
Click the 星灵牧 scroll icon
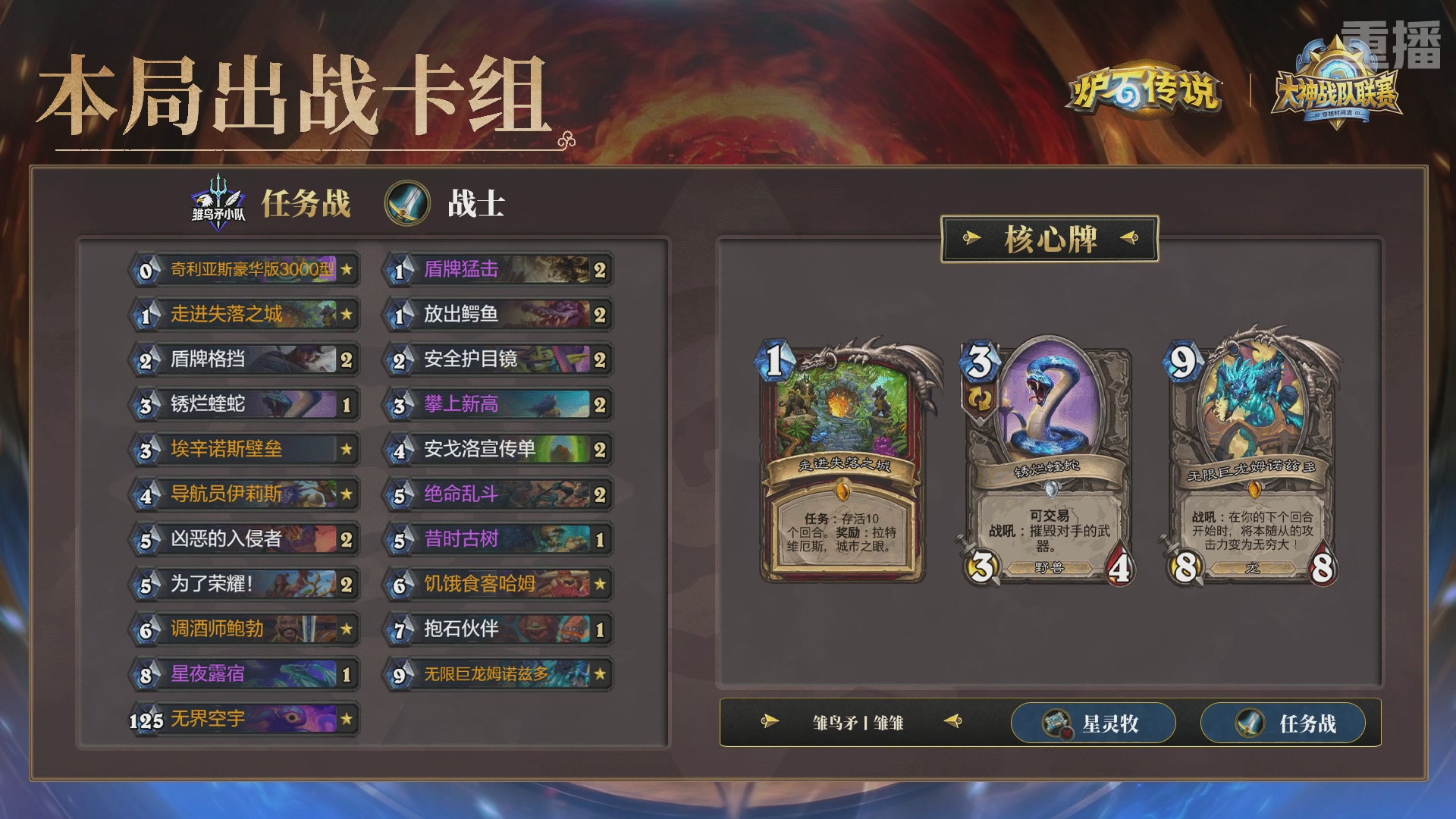click(1056, 723)
